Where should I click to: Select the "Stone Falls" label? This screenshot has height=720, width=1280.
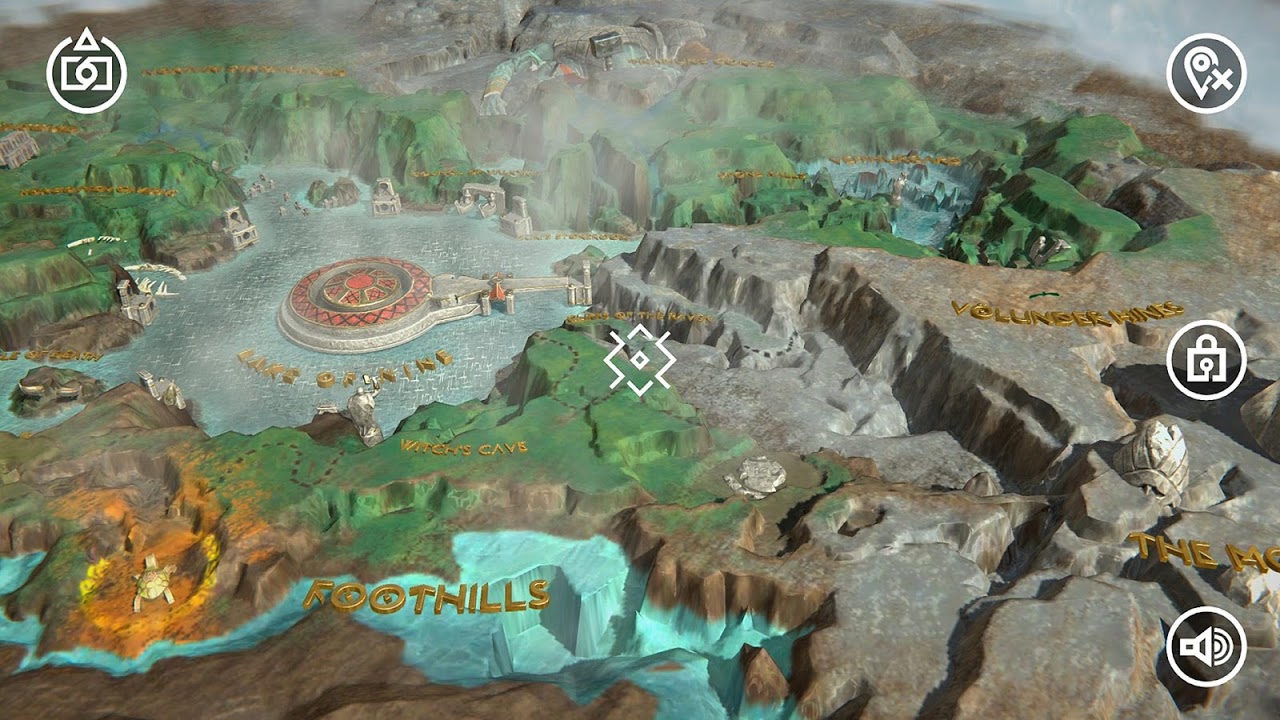pos(762,176)
